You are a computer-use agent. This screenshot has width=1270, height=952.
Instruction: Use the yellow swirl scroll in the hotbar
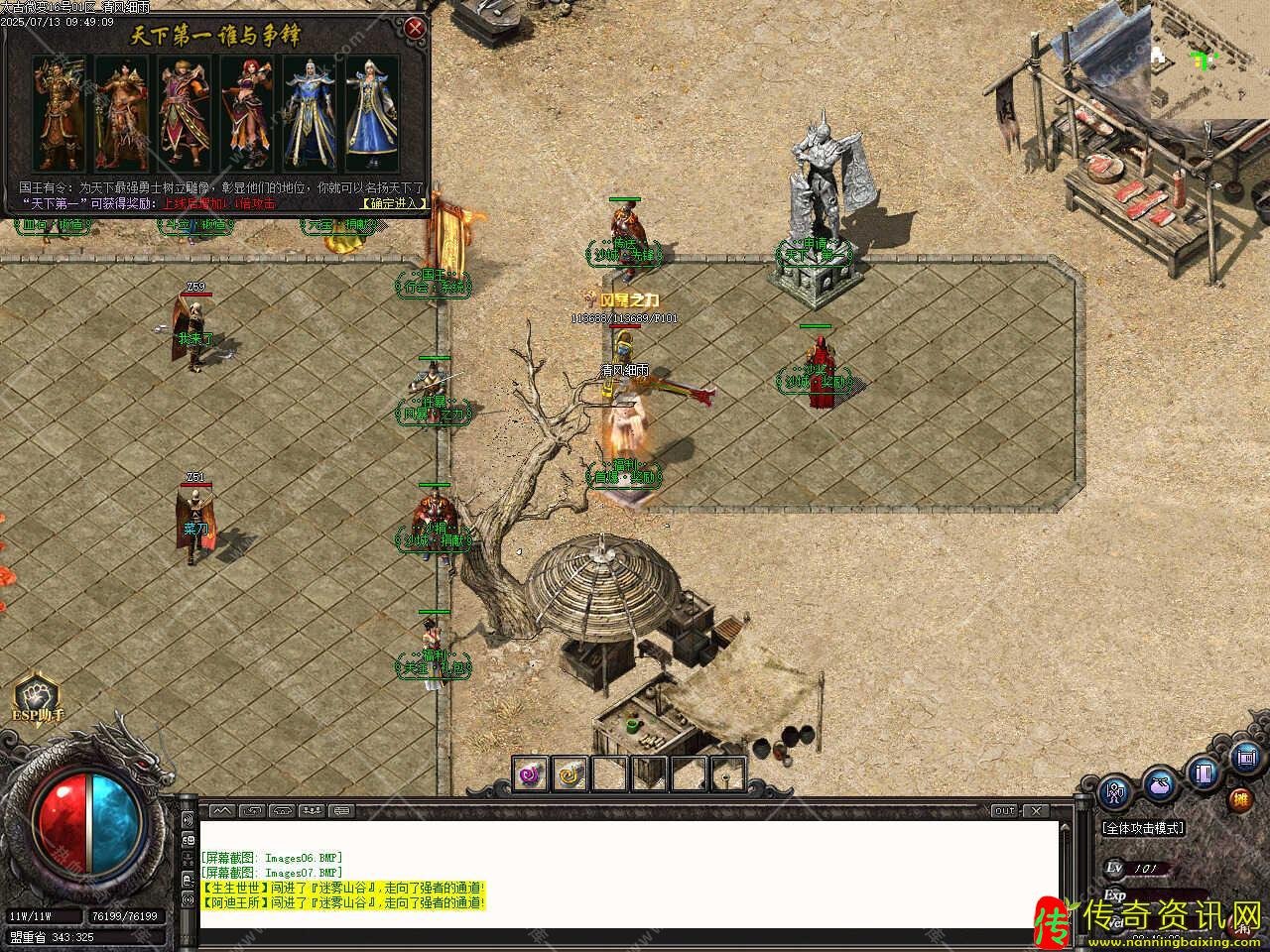pos(570,773)
